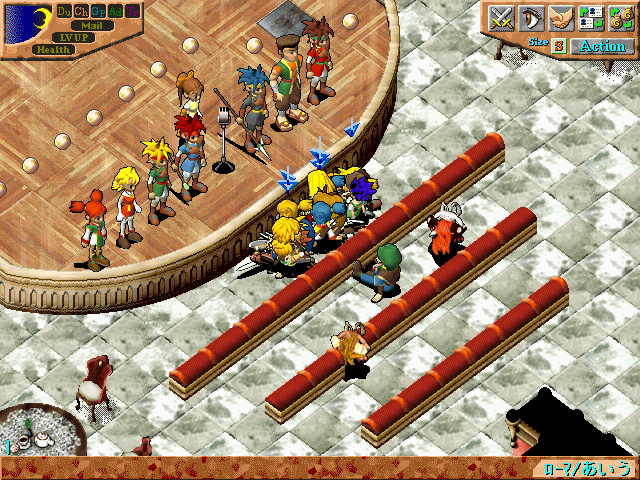Toggle the Gp status indicator
This screenshot has width=640, height=480.
pos(98,11)
